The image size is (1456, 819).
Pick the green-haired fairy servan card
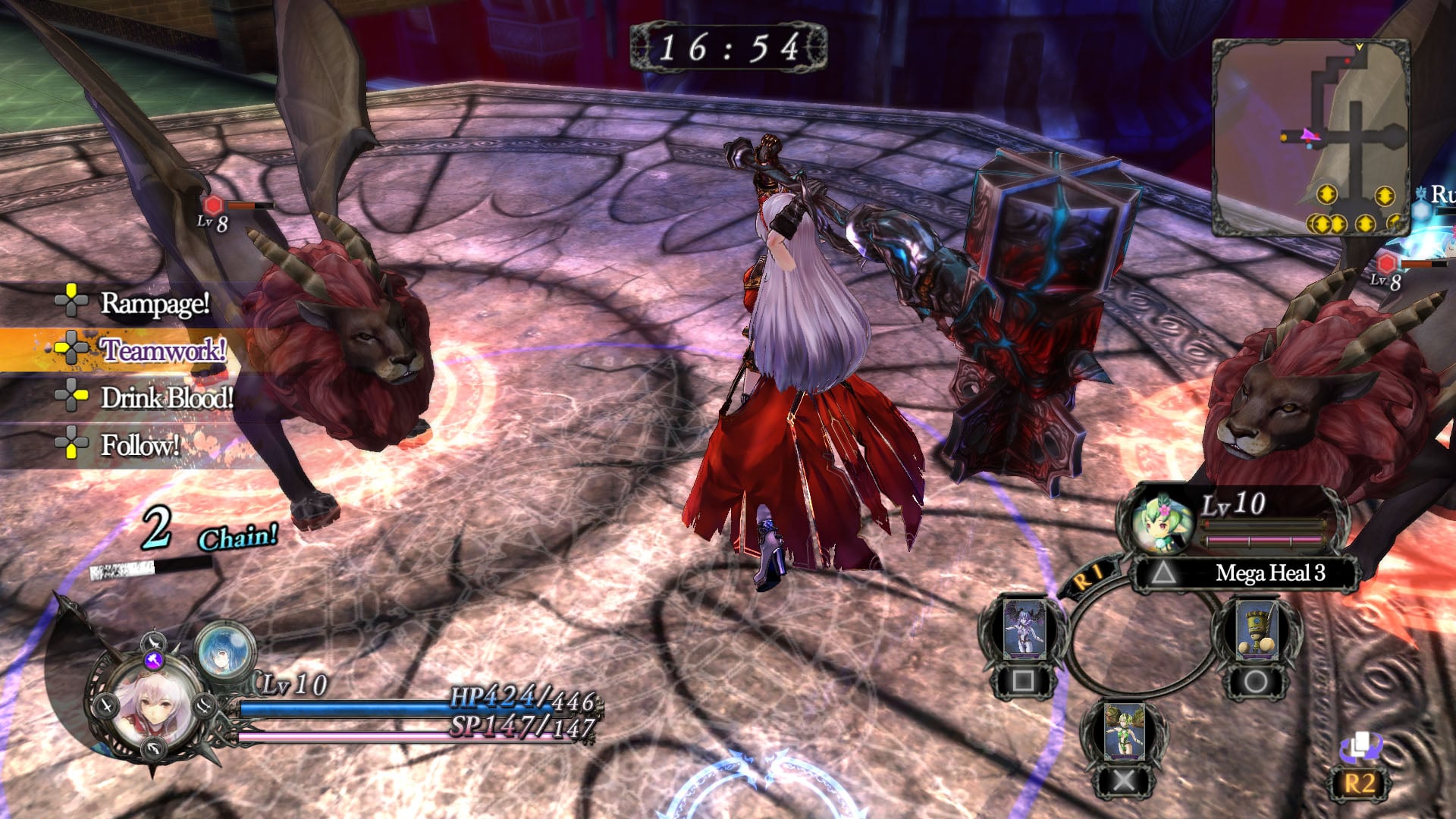click(1123, 731)
